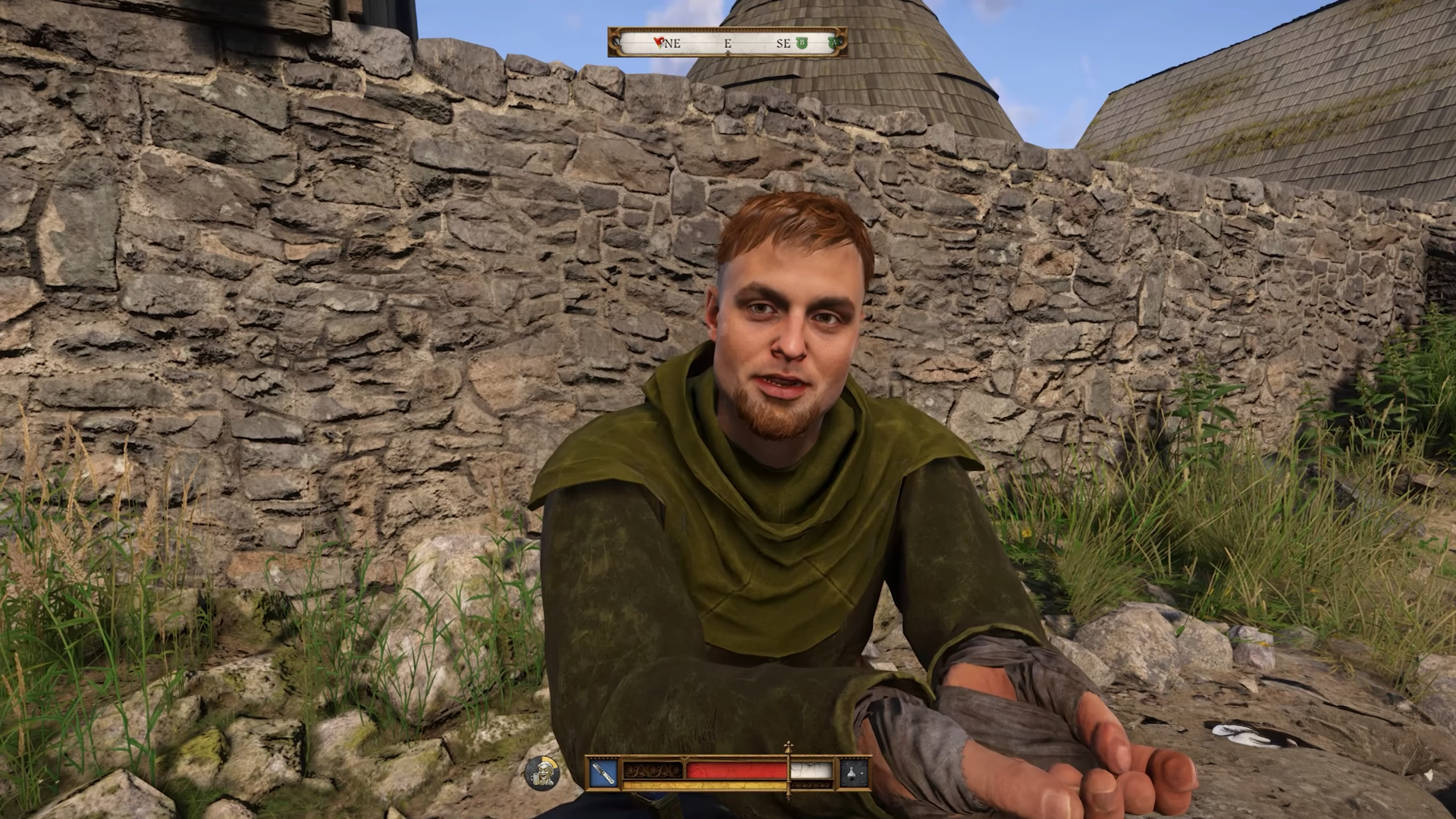Select the E marker on the compass

(x=728, y=42)
